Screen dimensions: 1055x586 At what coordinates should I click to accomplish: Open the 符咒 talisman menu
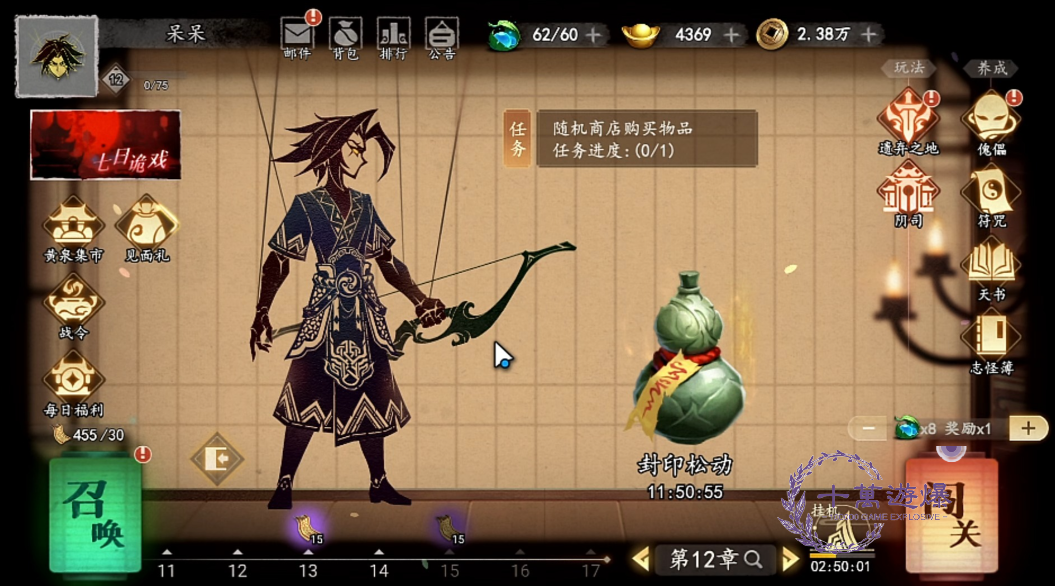991,194
